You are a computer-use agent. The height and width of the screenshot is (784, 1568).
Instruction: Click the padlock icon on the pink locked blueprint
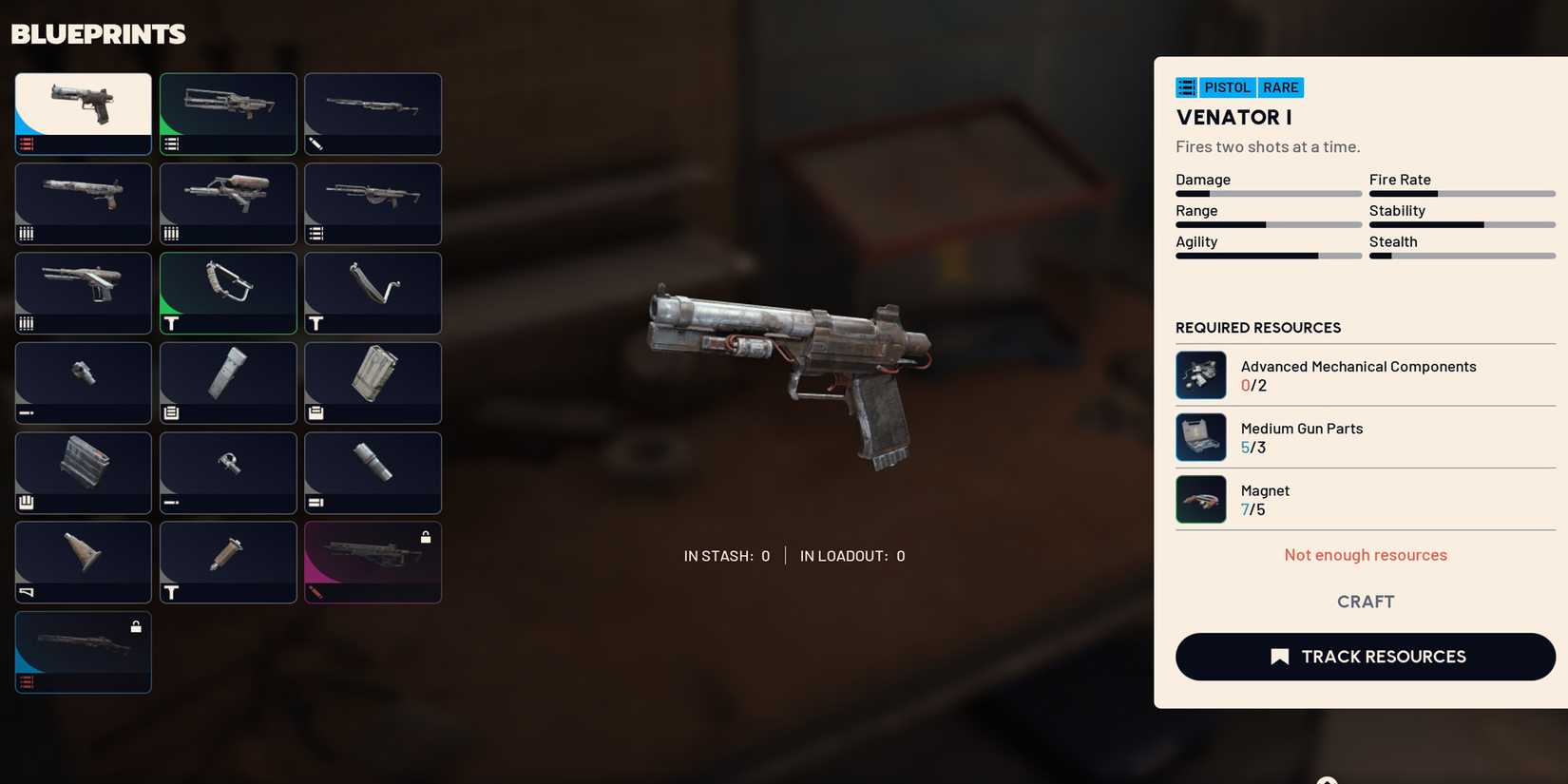pos(425,536)
